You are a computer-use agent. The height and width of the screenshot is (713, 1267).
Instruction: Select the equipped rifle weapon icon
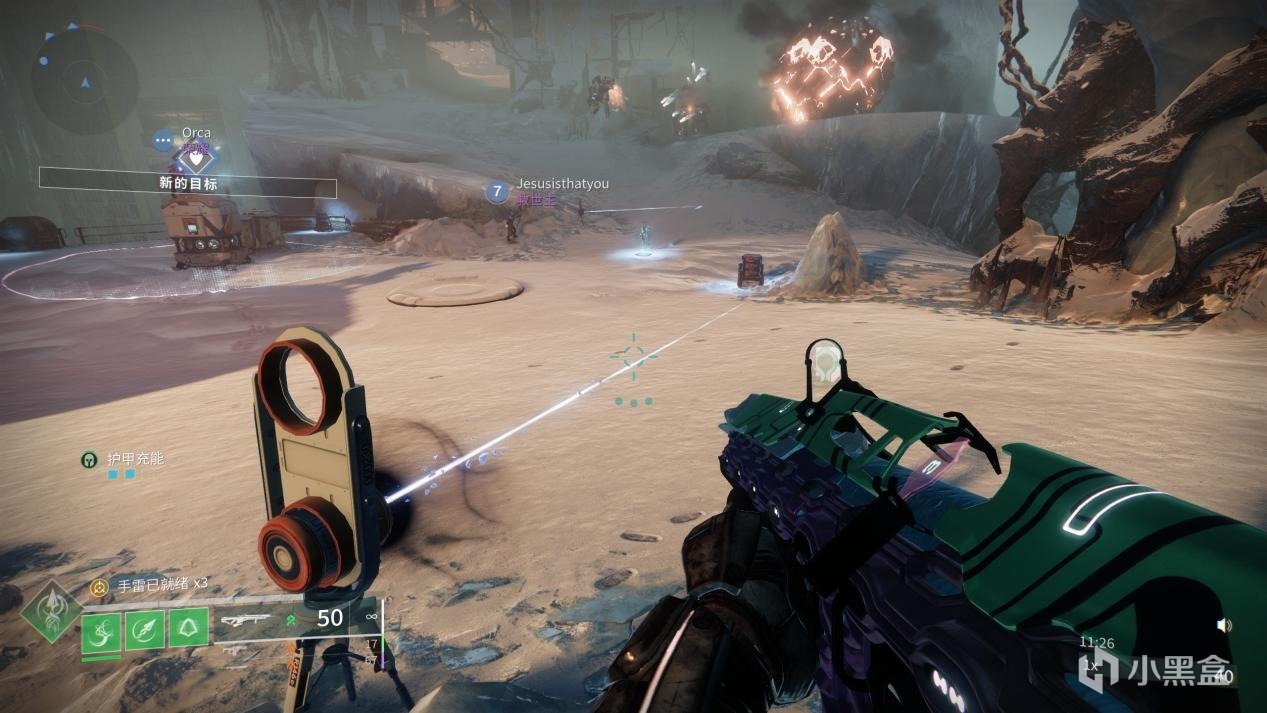coord(246,620)
